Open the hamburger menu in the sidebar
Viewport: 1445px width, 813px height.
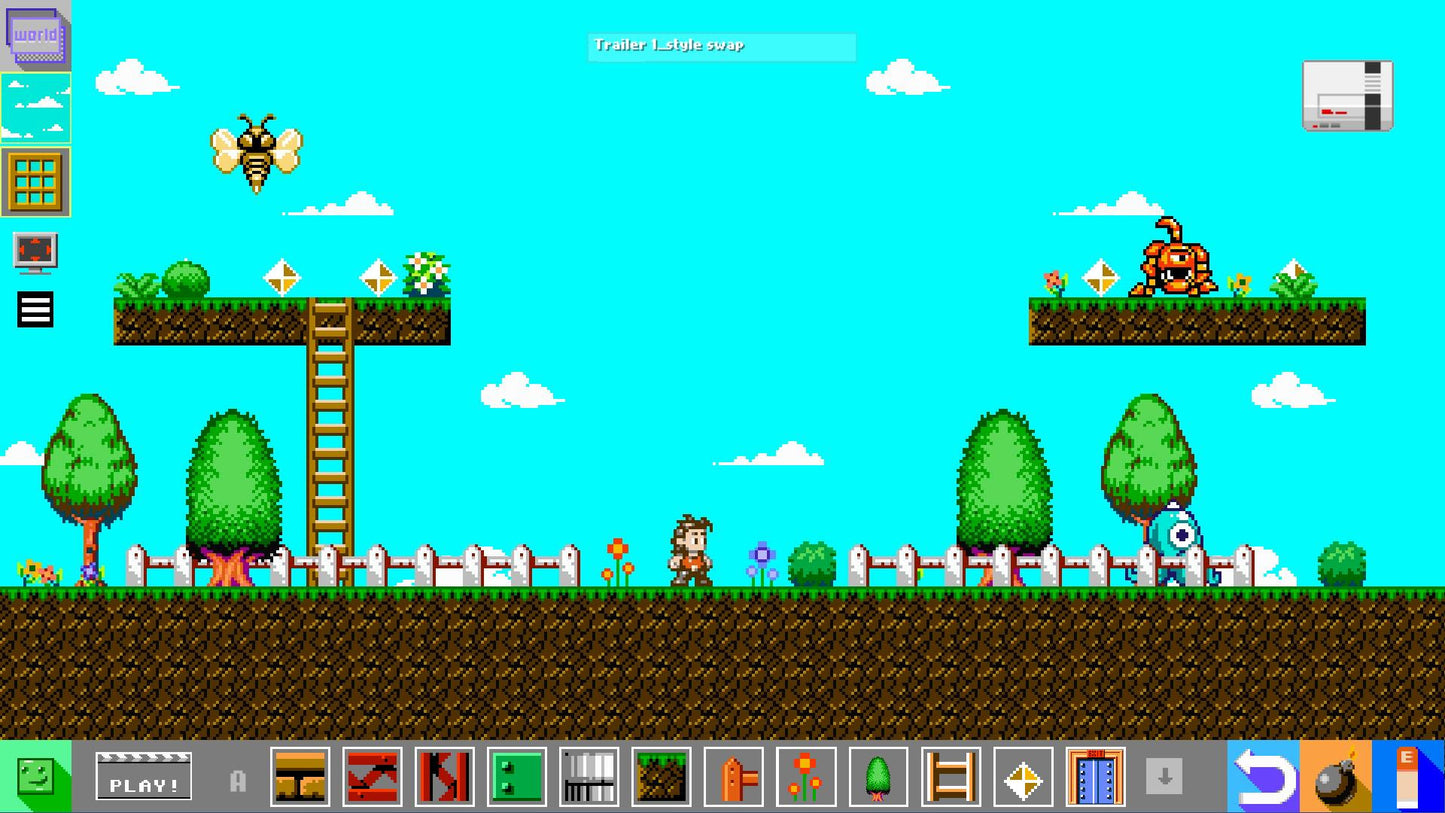pos(33,309)
